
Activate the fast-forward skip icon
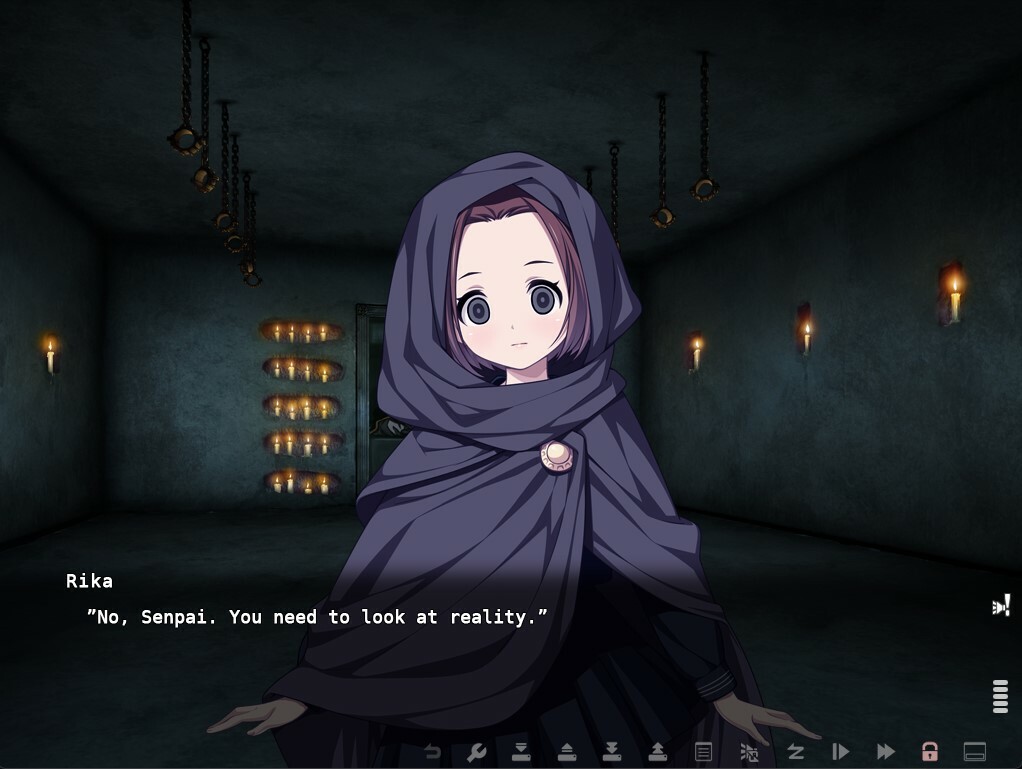point(886,752)
